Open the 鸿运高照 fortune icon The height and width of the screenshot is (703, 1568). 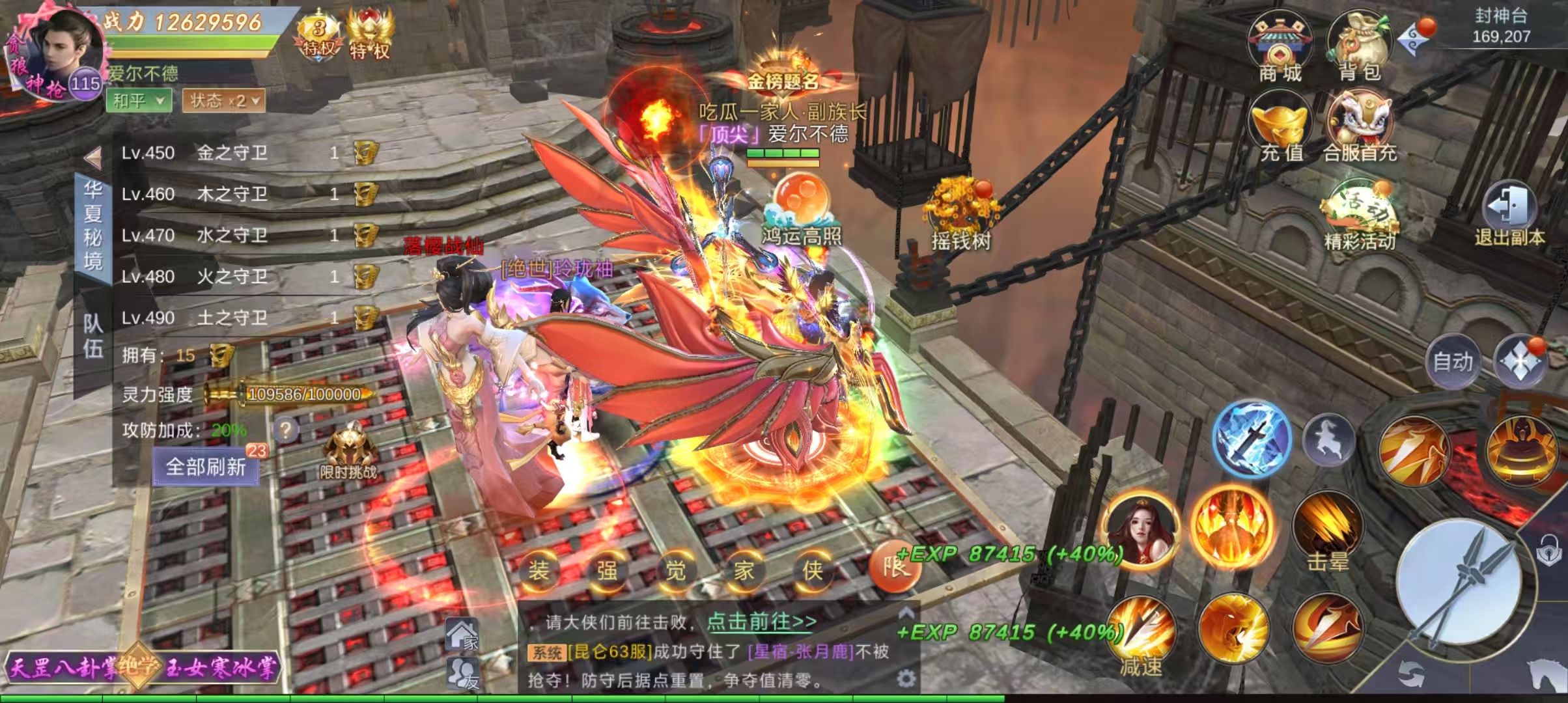pyautogui.click(x=802, y=208)
